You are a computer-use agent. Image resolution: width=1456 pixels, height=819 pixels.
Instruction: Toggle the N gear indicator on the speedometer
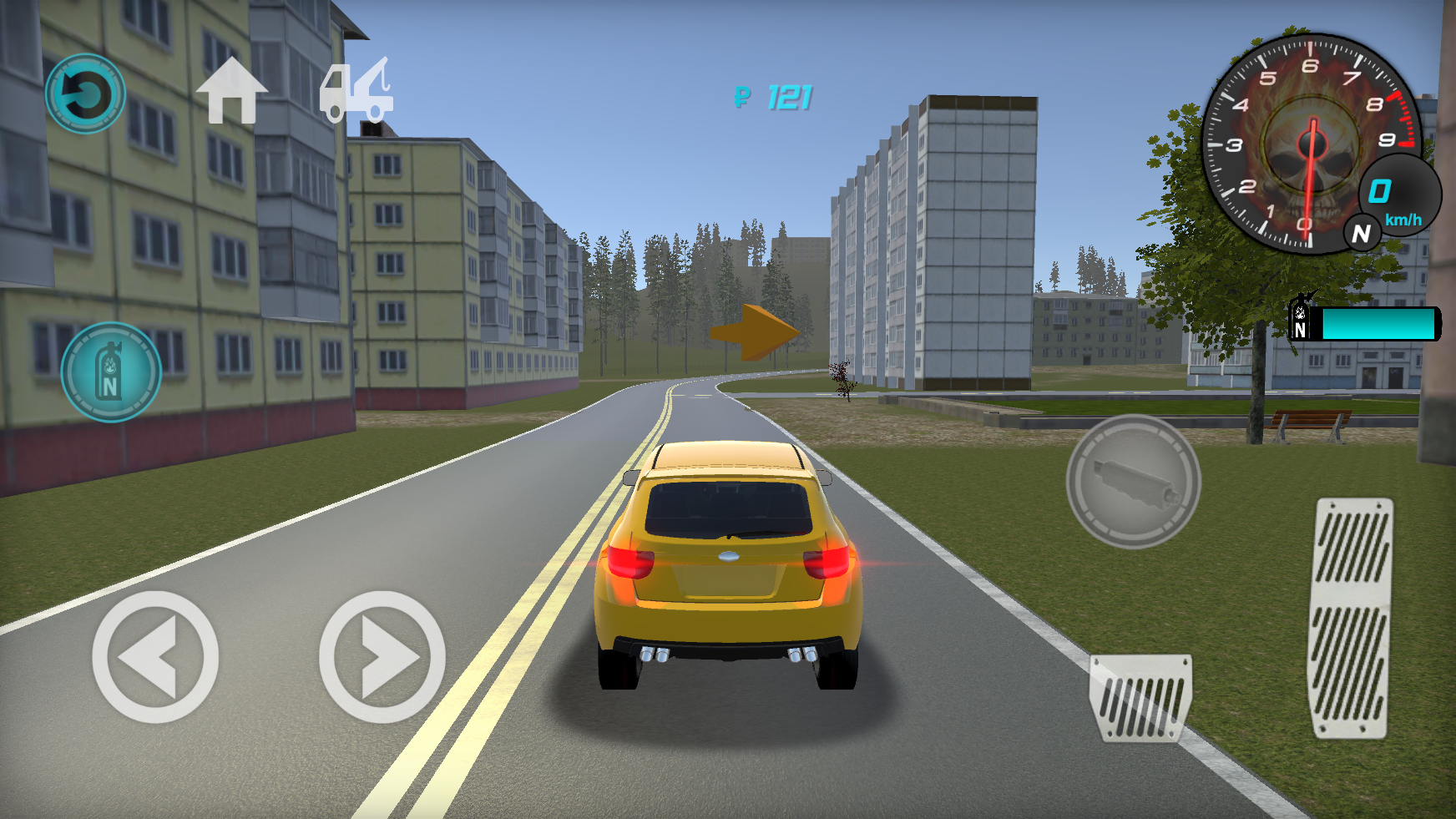(1363, 235)
